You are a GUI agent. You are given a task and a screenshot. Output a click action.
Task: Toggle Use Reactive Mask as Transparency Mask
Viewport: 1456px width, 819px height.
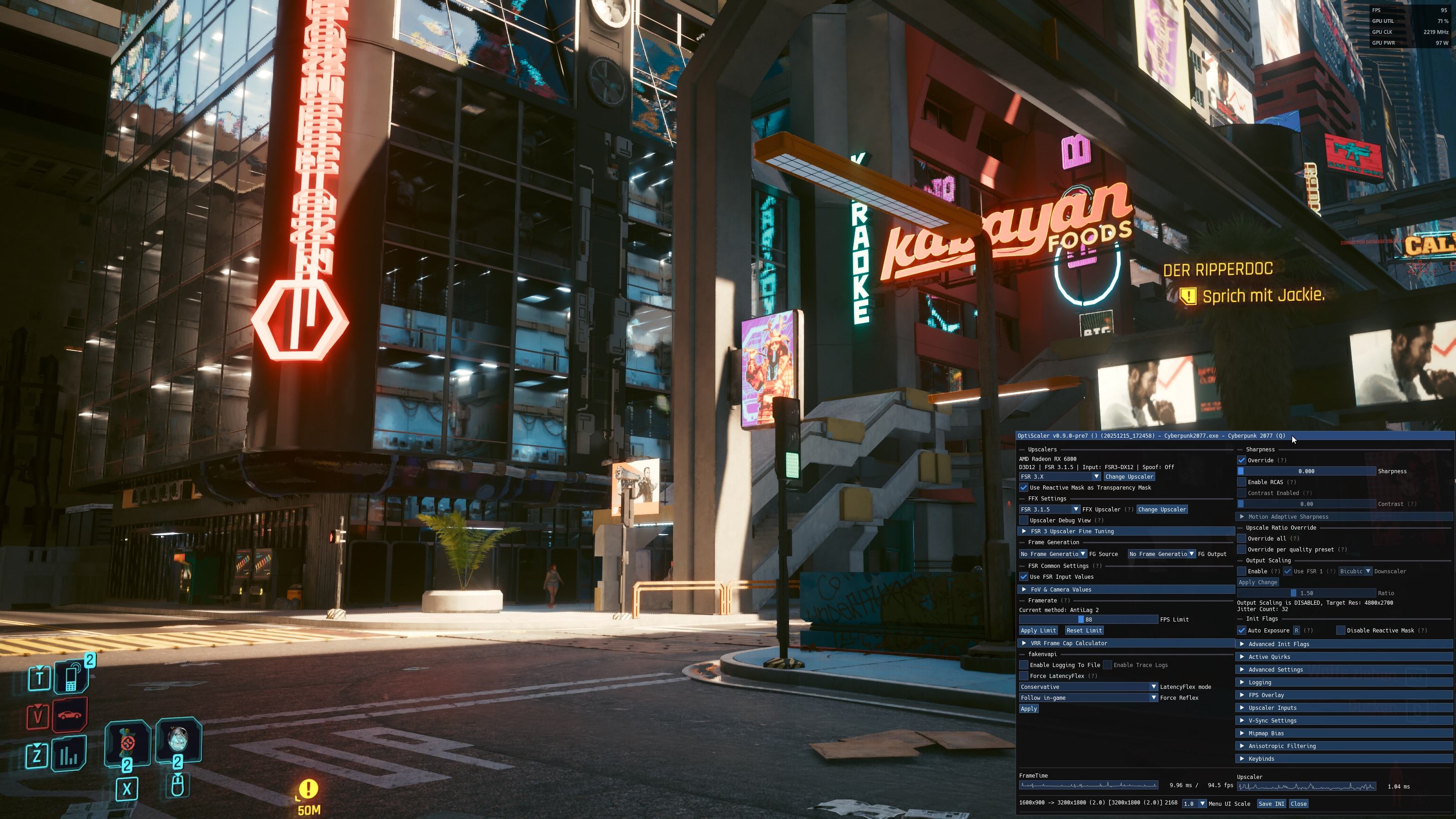pos(1024,488)
